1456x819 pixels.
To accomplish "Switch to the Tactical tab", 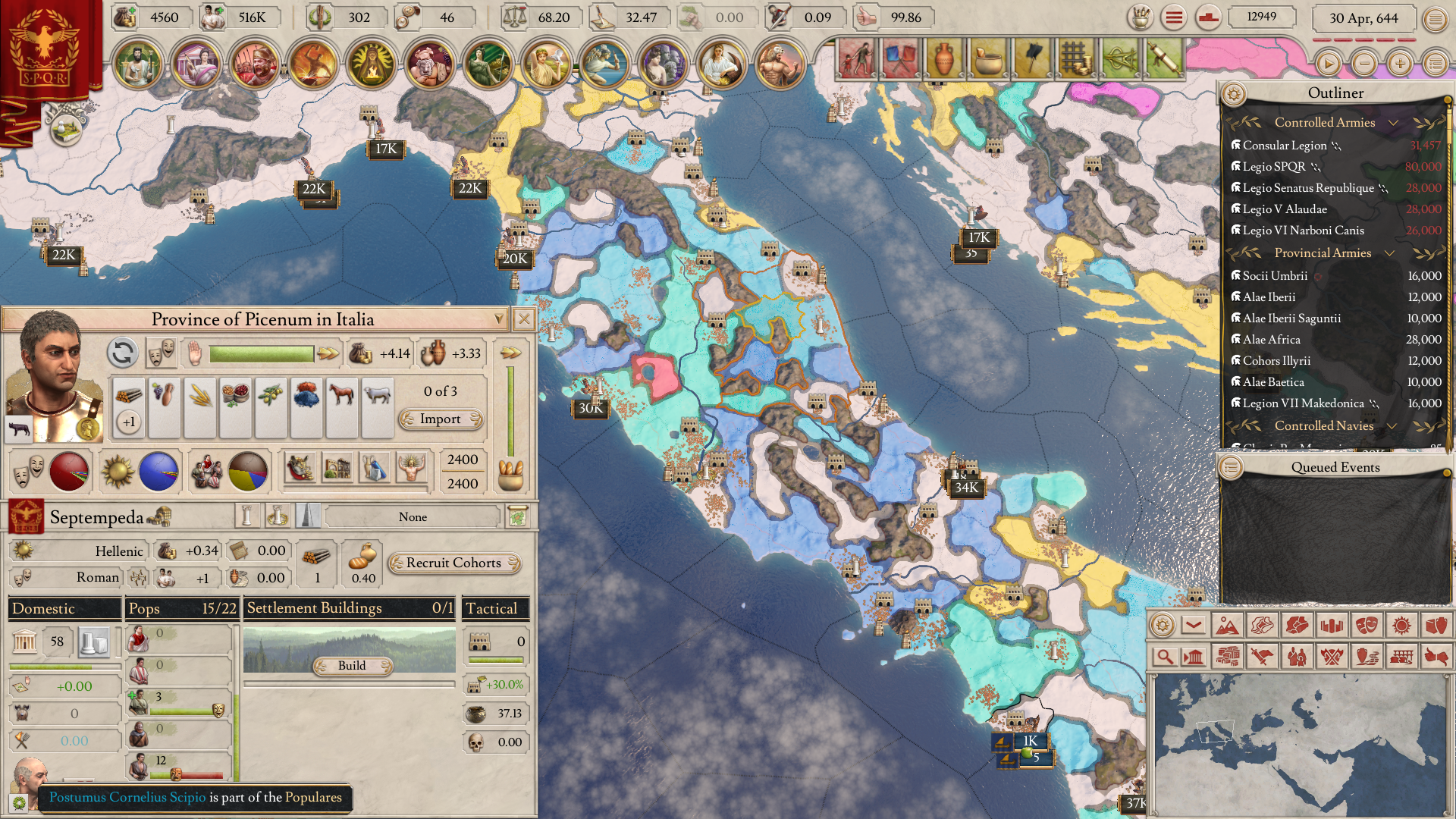I will (x=494, y=608).
